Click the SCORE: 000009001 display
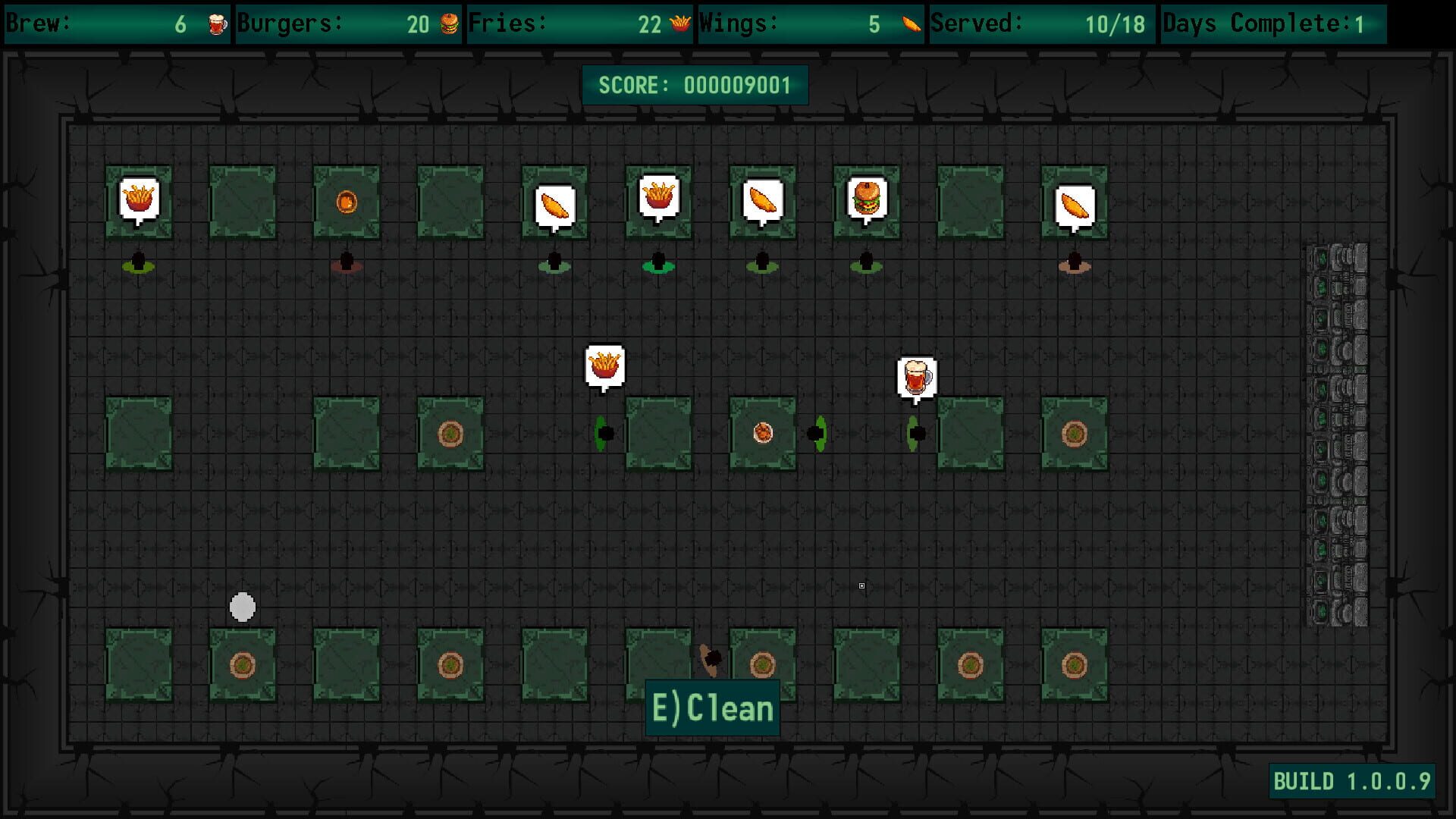The image size is (1456, 819). pos(695,85)
